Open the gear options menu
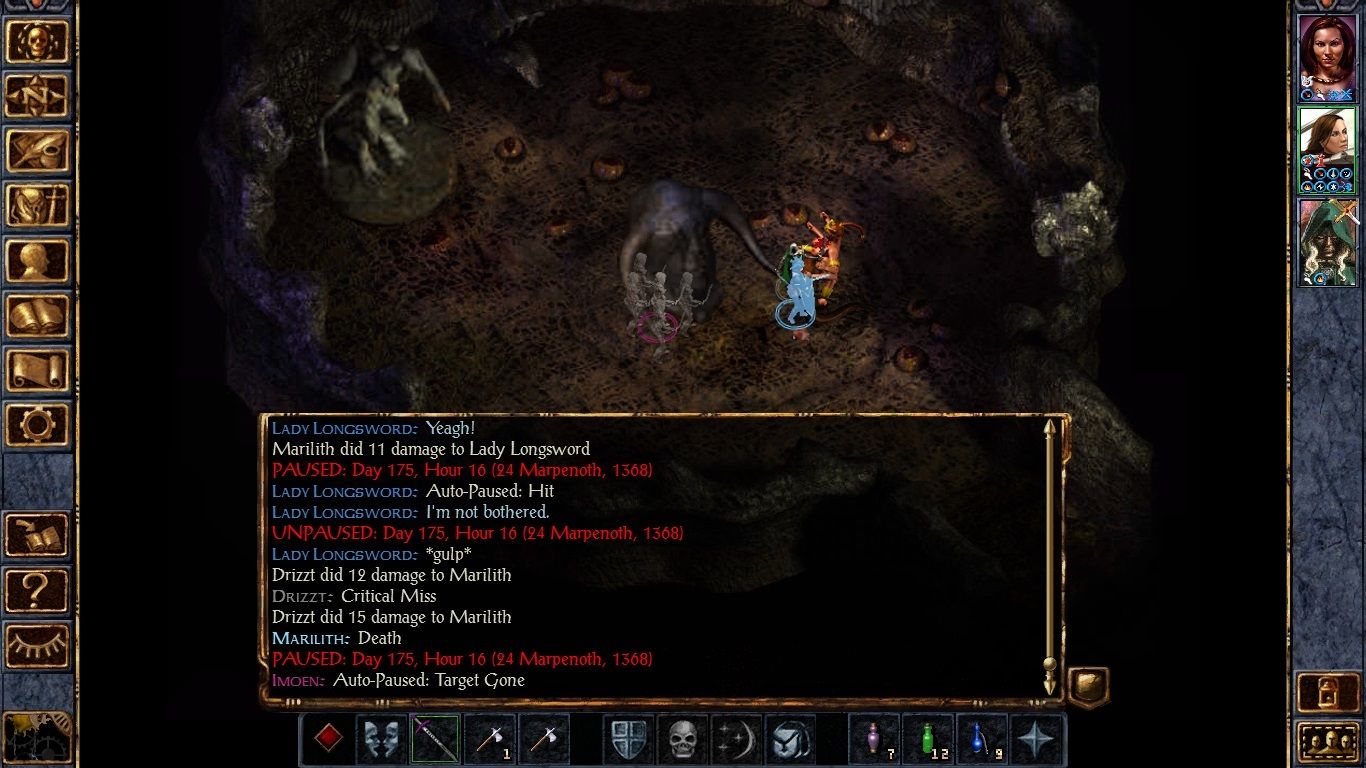This screenshot has height=768, width=1366. (37, 425)
